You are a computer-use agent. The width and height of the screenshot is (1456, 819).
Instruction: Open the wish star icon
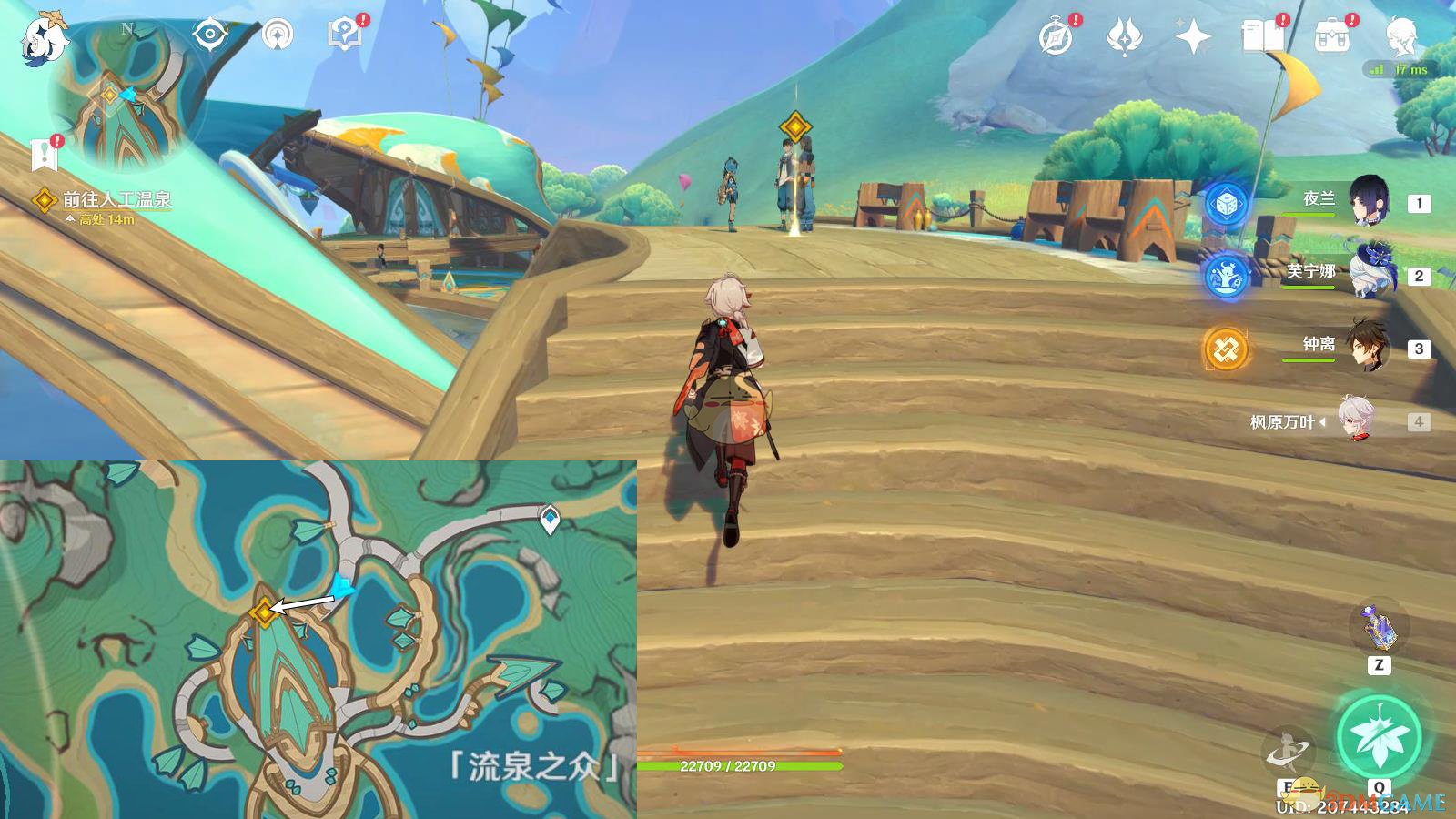[1124, 37]
